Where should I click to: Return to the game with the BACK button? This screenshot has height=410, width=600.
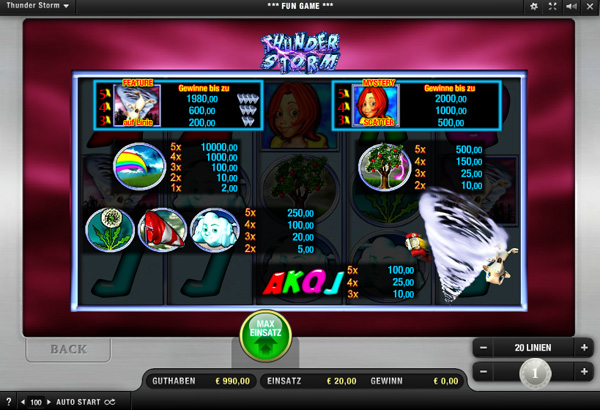tap(67, 349)
